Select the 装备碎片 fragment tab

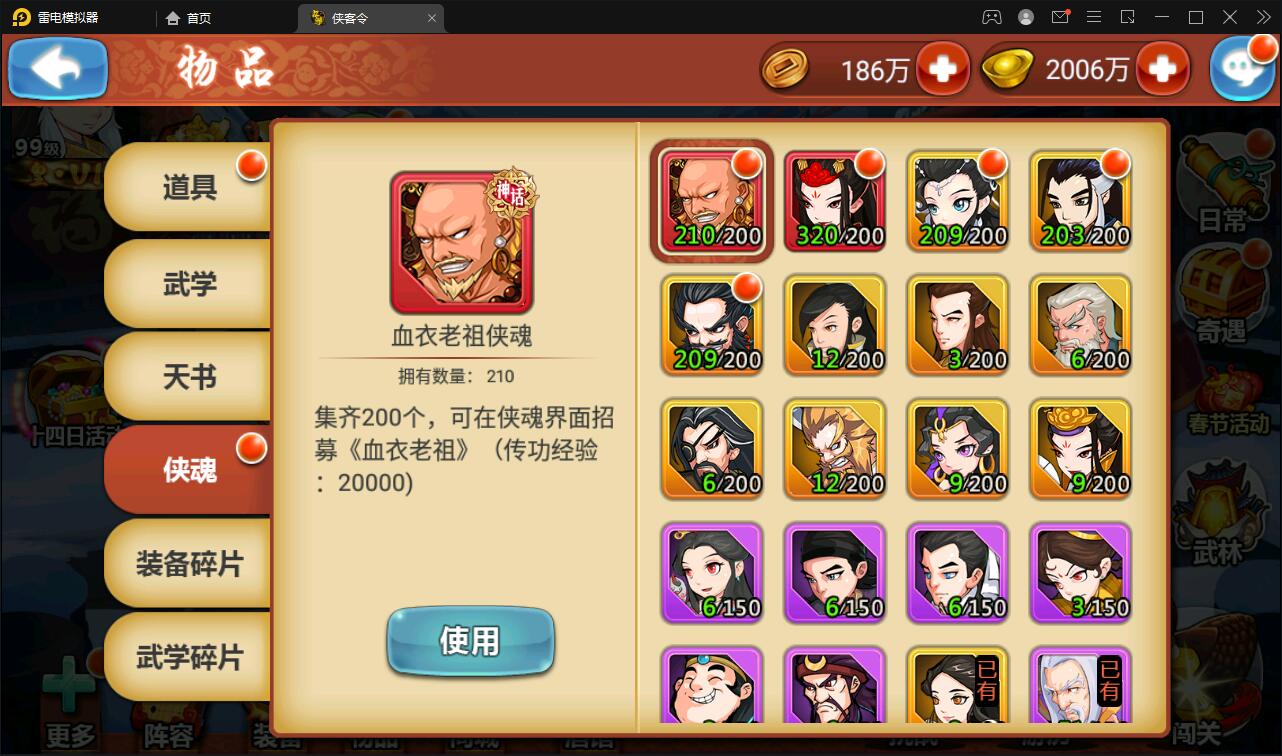188,563
